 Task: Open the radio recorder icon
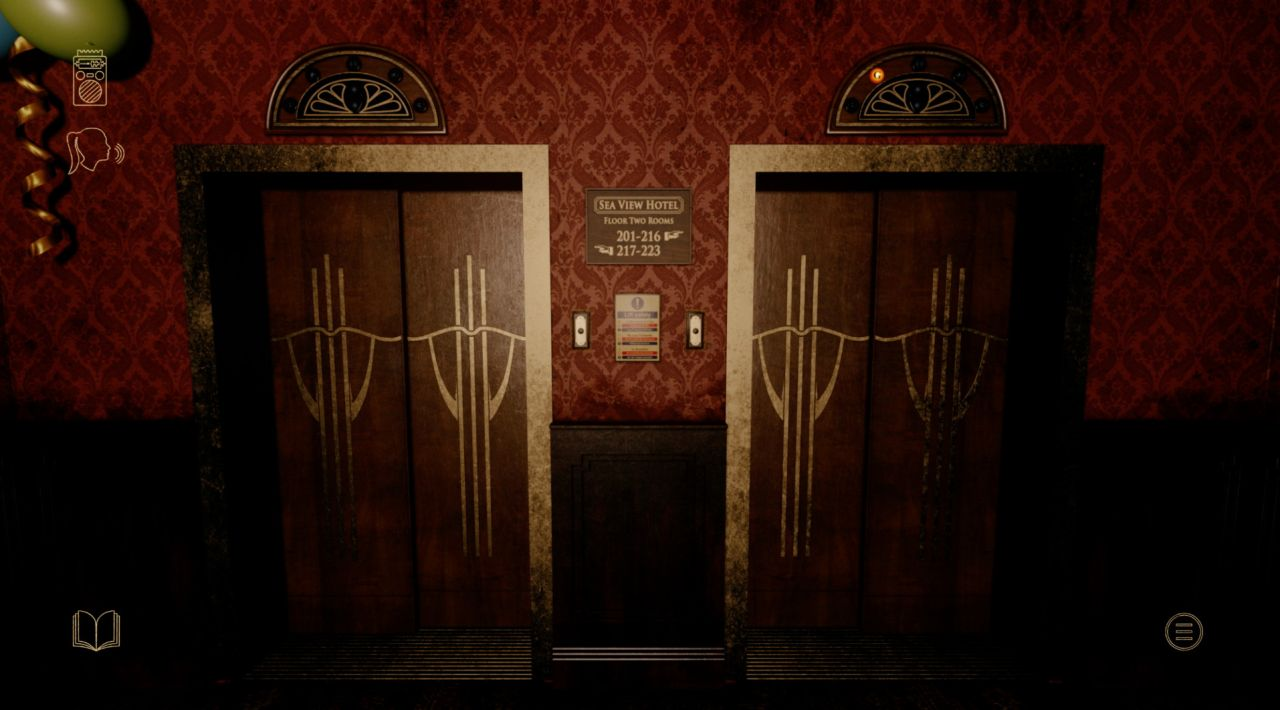click(90, 78)
